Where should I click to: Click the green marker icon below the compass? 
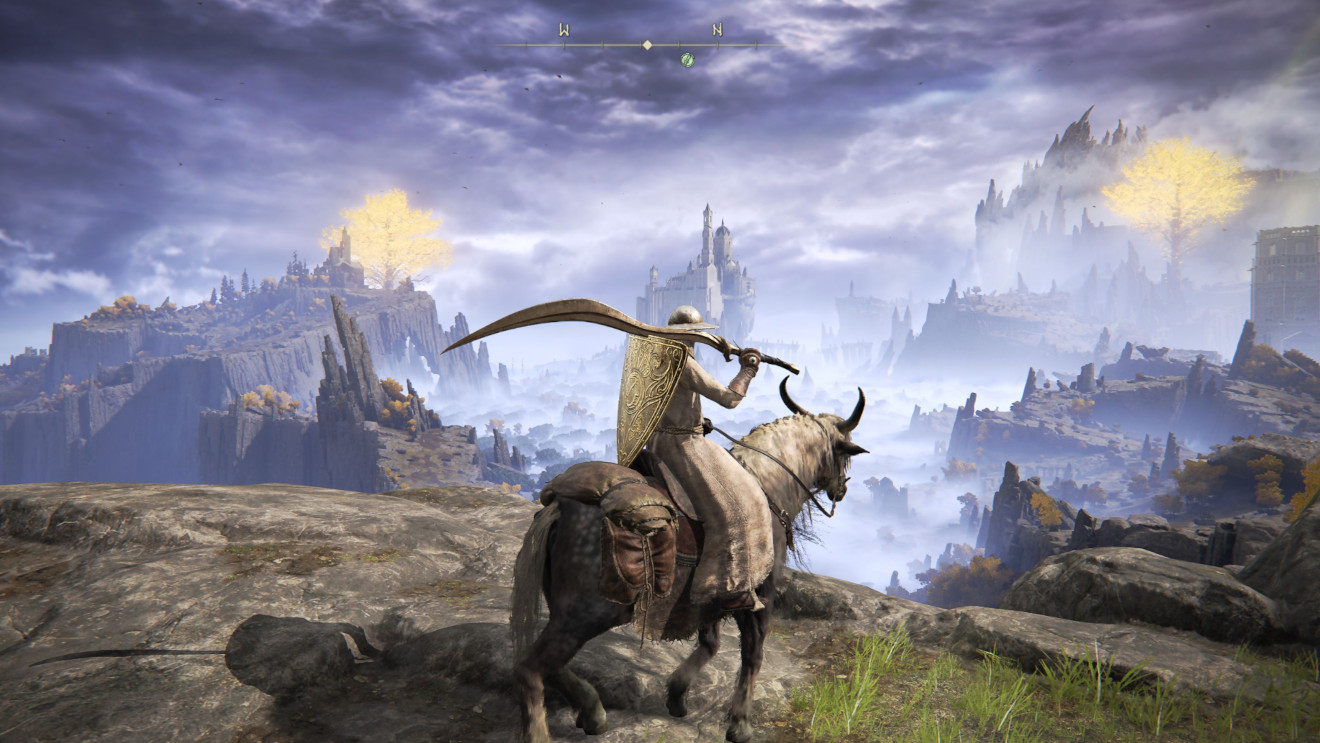coord(687,60)
